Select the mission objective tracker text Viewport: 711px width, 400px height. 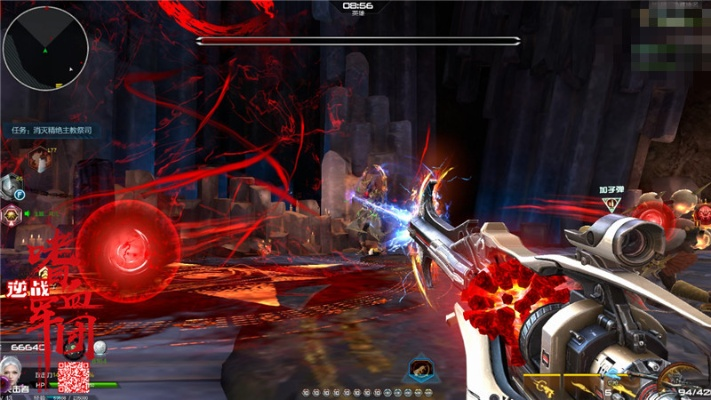point(65,129)
